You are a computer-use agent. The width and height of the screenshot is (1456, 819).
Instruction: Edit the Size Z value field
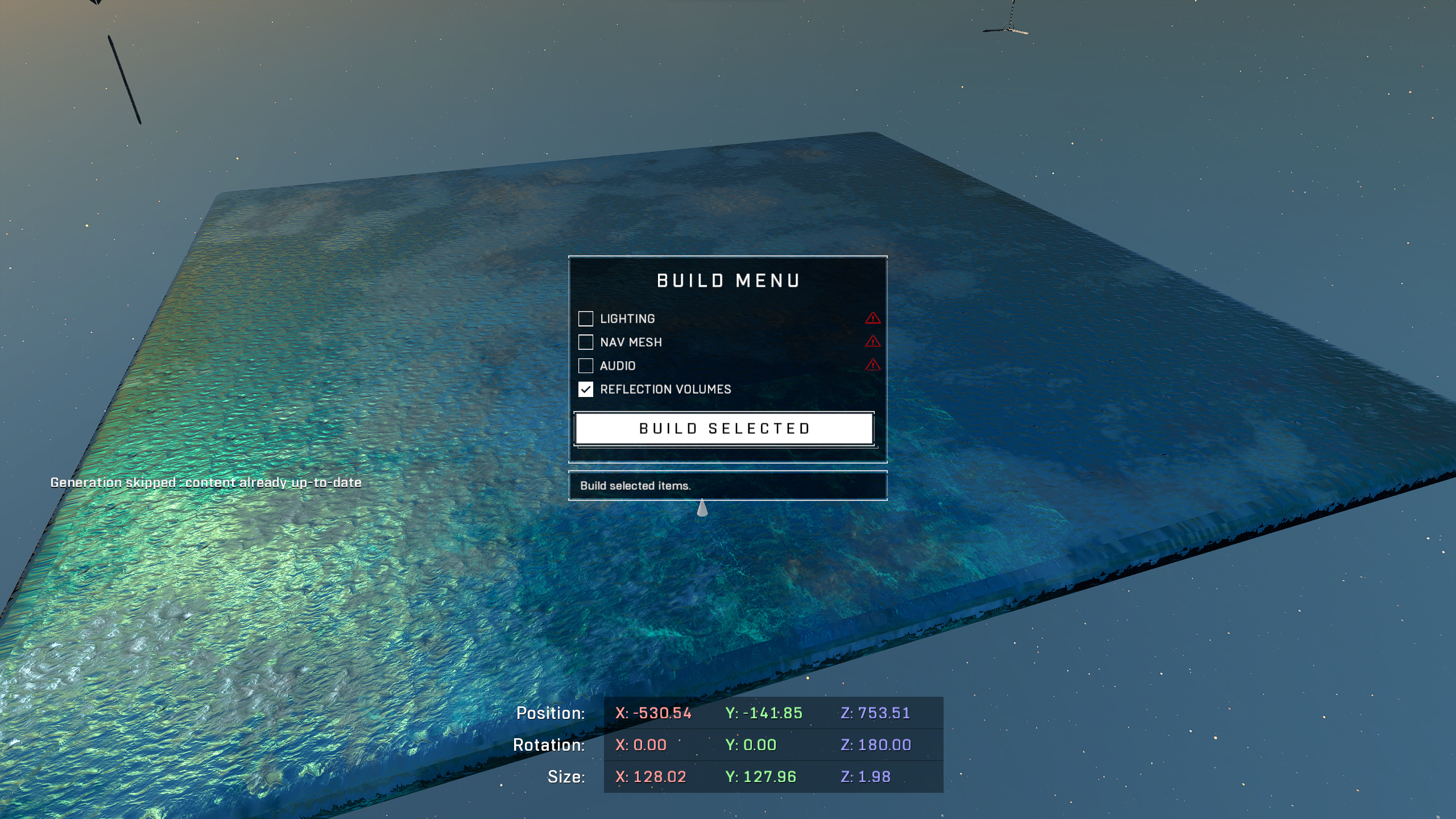point(866,777)
